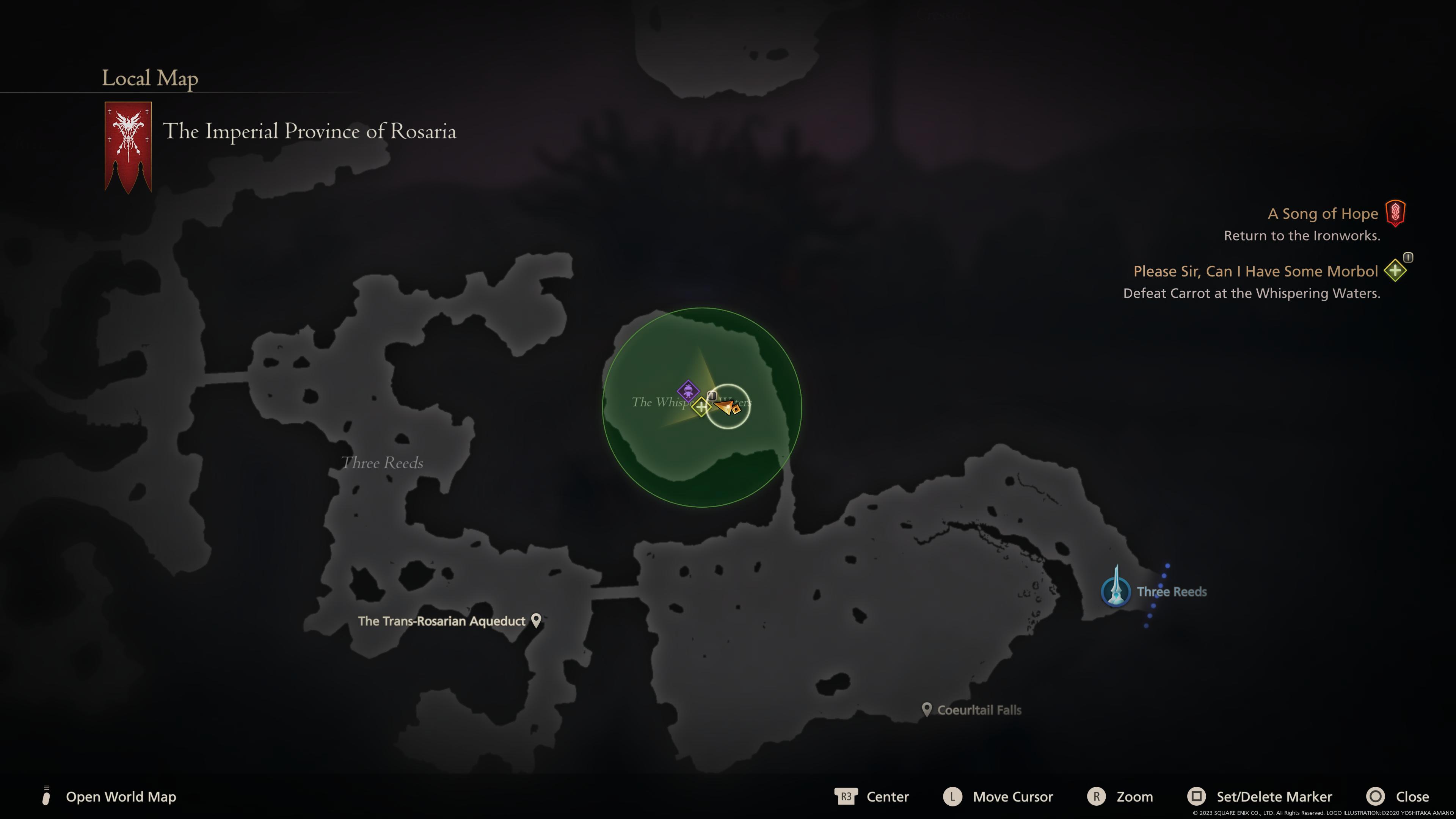Viewport: 1456px width, 819px height.
Task: Select the Move Cursor control
Action: pos(952,797)
